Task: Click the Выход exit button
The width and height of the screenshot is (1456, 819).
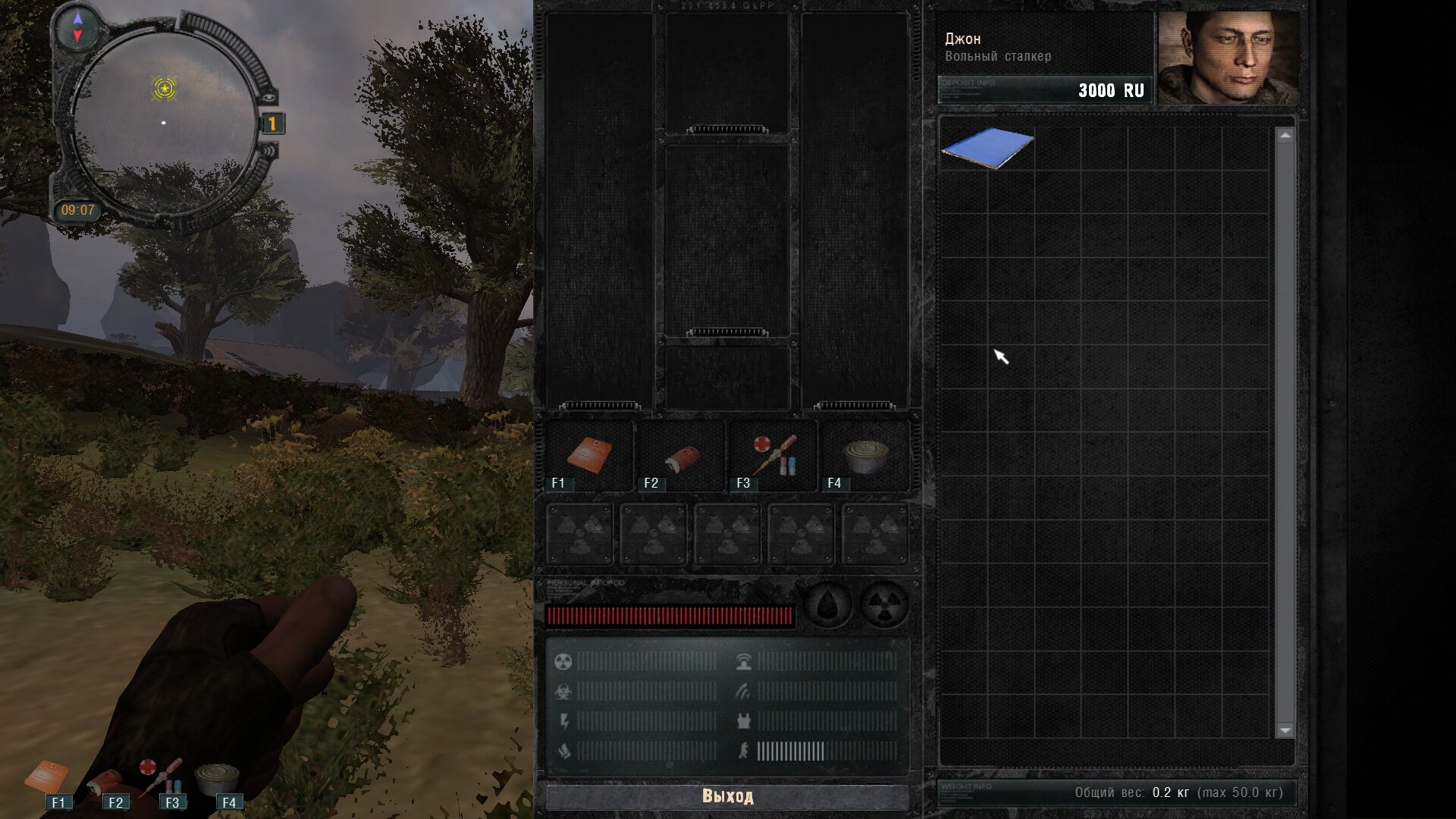Action: [726, 796]
